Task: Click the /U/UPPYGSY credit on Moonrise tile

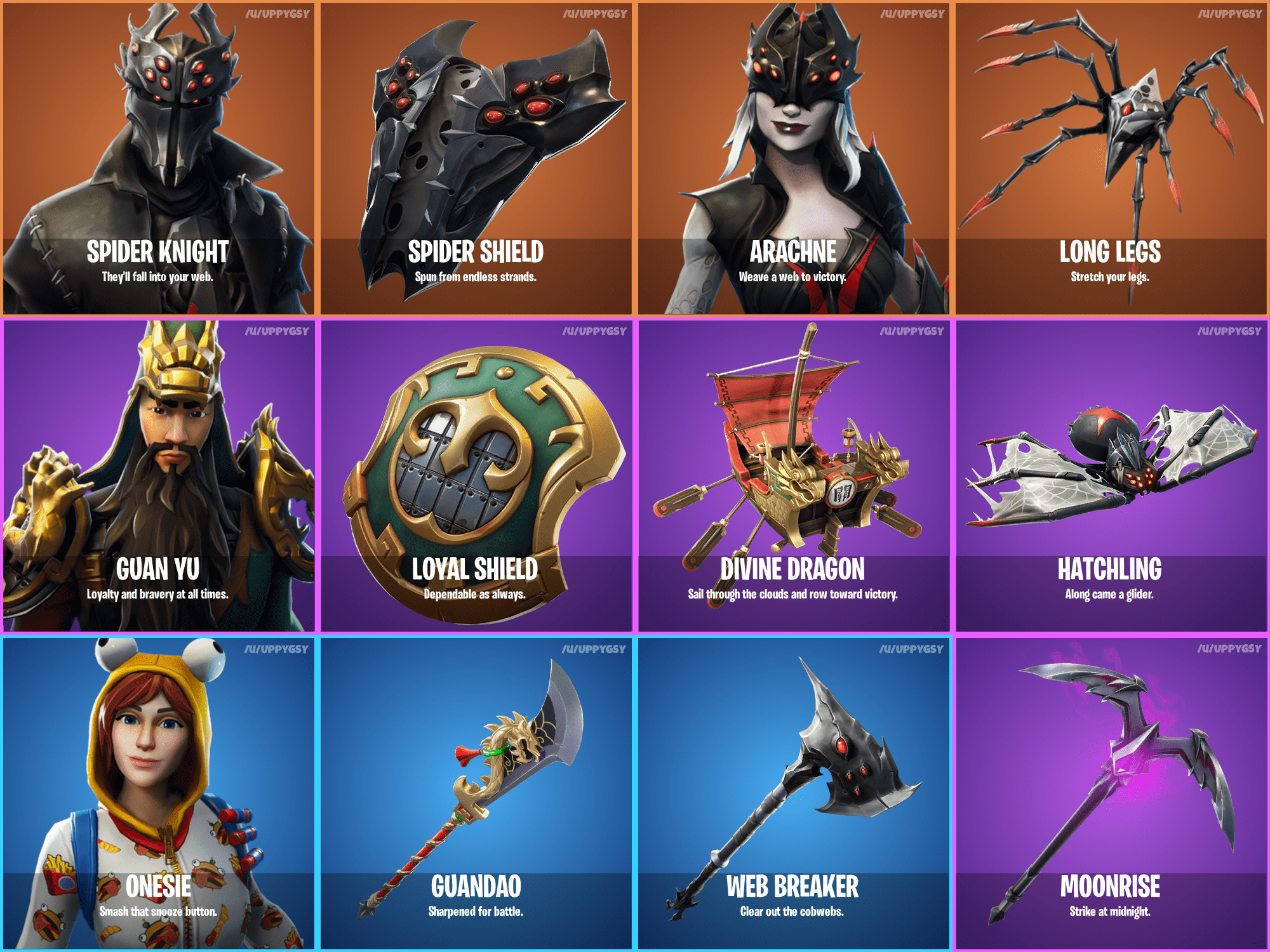Action: coord(1230,649)
